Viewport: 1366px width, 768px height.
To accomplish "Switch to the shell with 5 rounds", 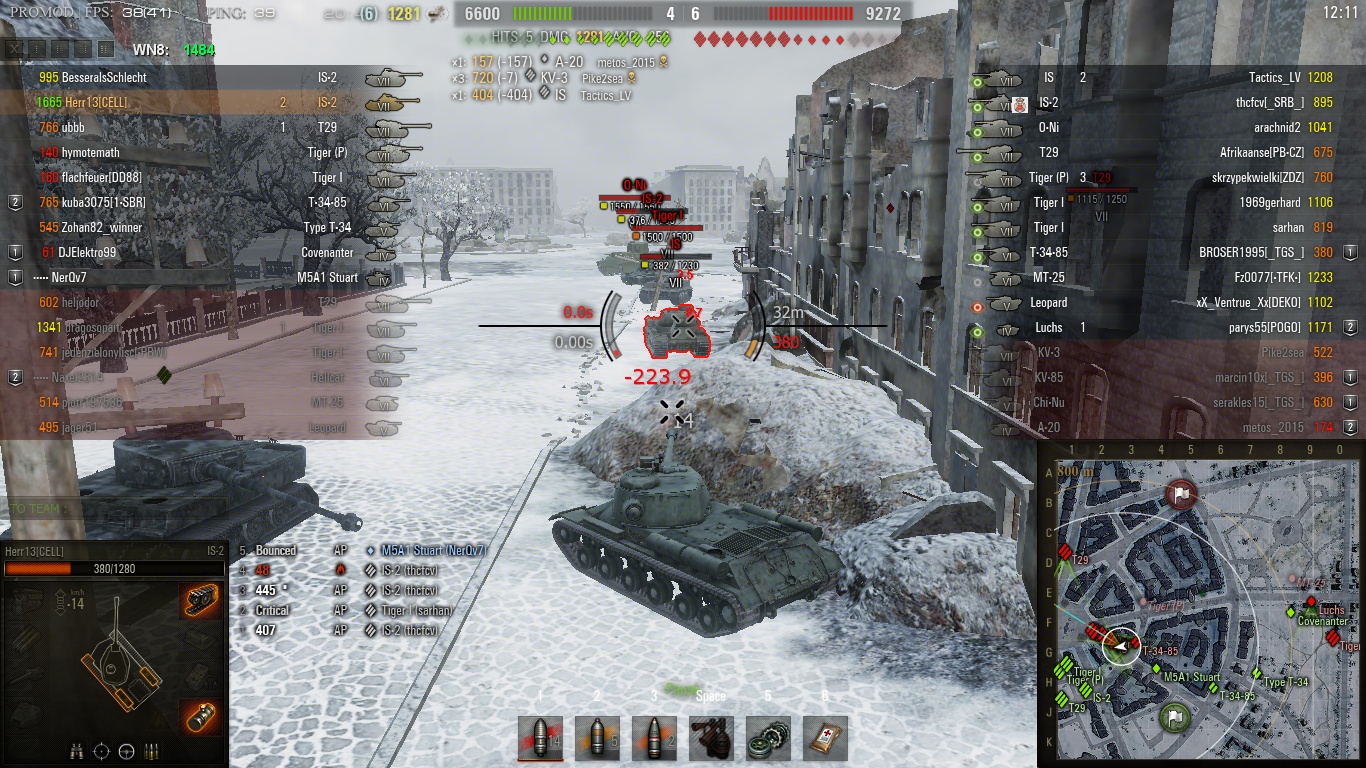I will coord(597,738).
